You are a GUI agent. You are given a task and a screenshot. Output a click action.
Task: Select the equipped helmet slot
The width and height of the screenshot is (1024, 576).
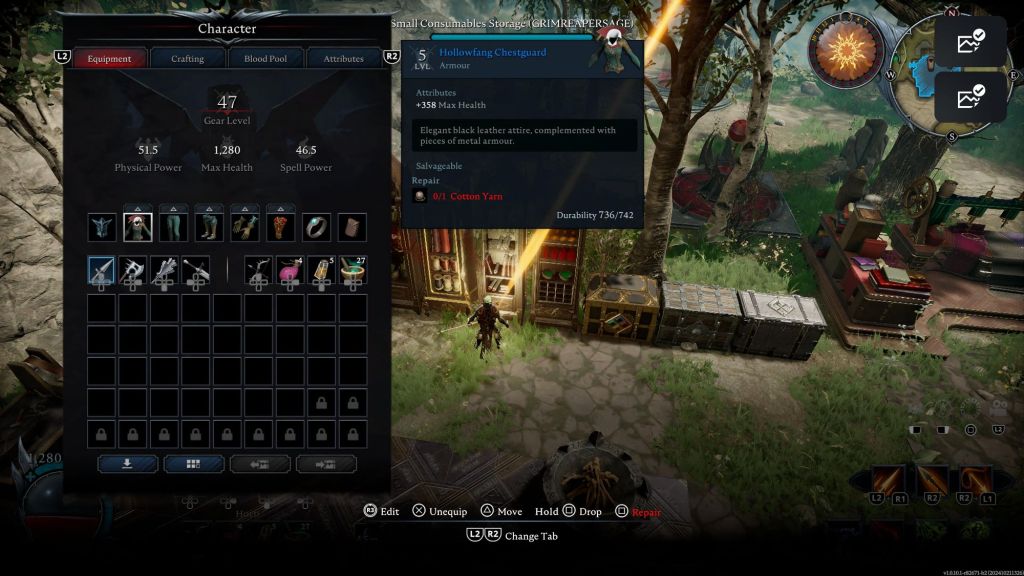point(102,227)
